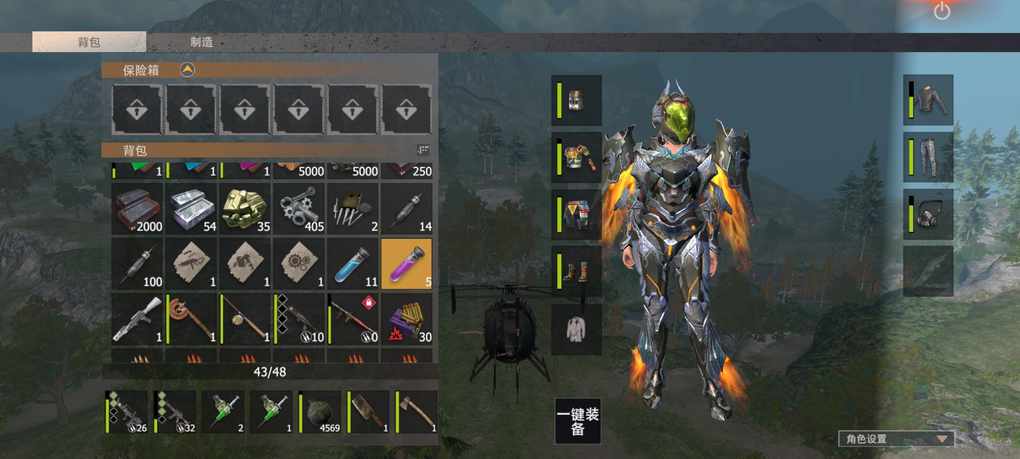Screen dimensions: 1020x459
Task: Select the silver ingot stack of 54
Action: pos(191,207)
